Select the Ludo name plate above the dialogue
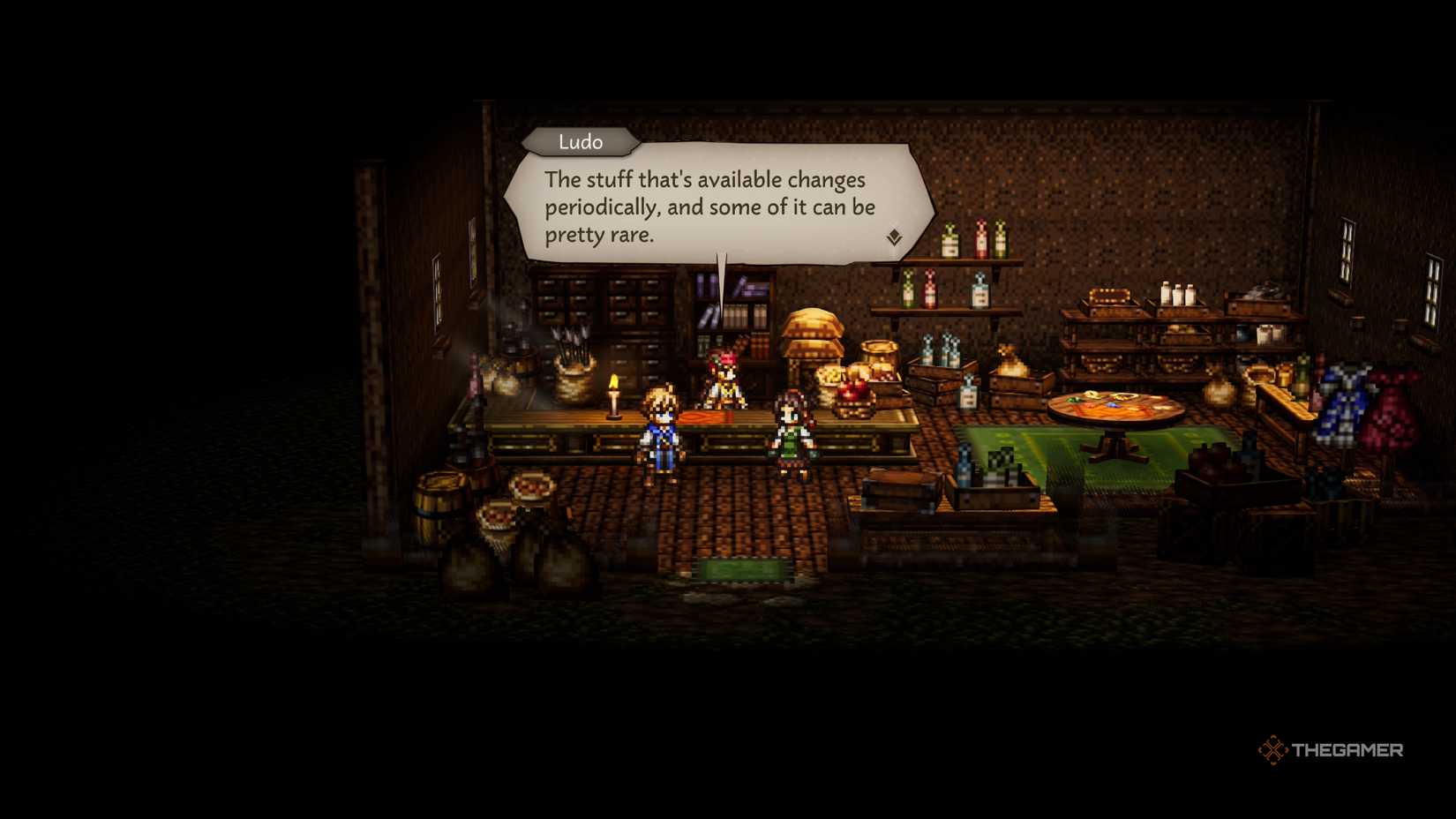1456x819 pixels. (581, 141)
